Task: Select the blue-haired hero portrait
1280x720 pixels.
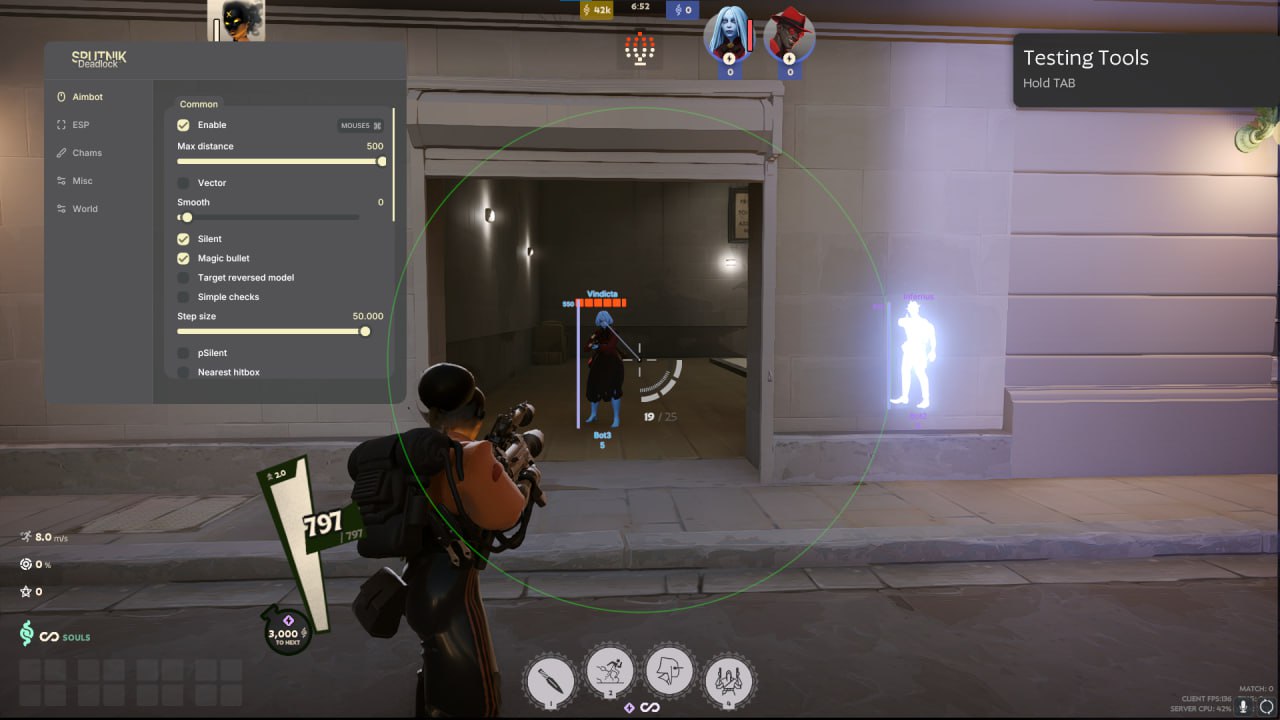Action: 729,34
